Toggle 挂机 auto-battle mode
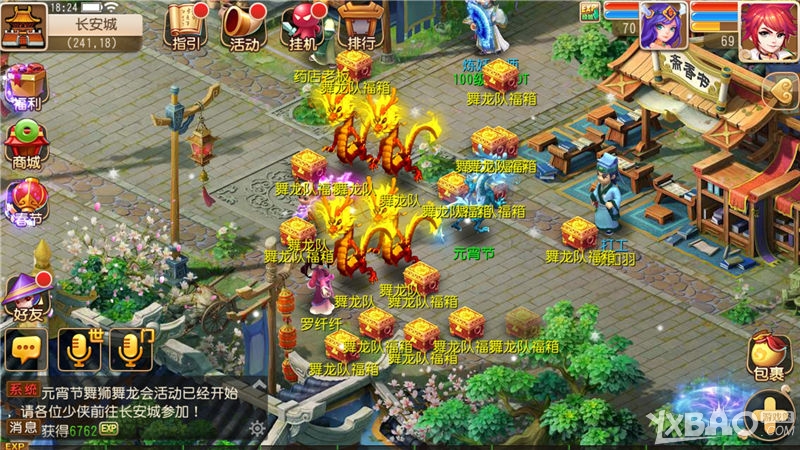The height and width of the screenshot is (450, 800). point(301,25)
